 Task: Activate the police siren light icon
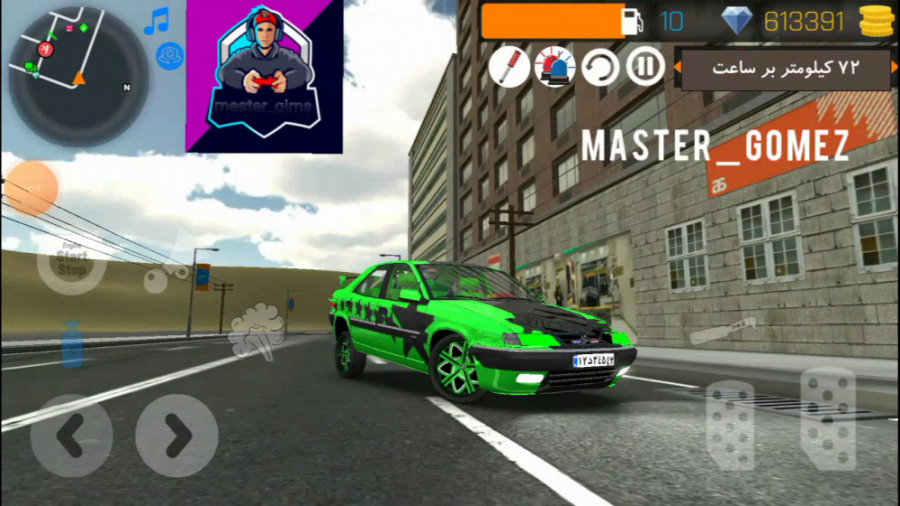pyautogui.click(x=554, y=66)
